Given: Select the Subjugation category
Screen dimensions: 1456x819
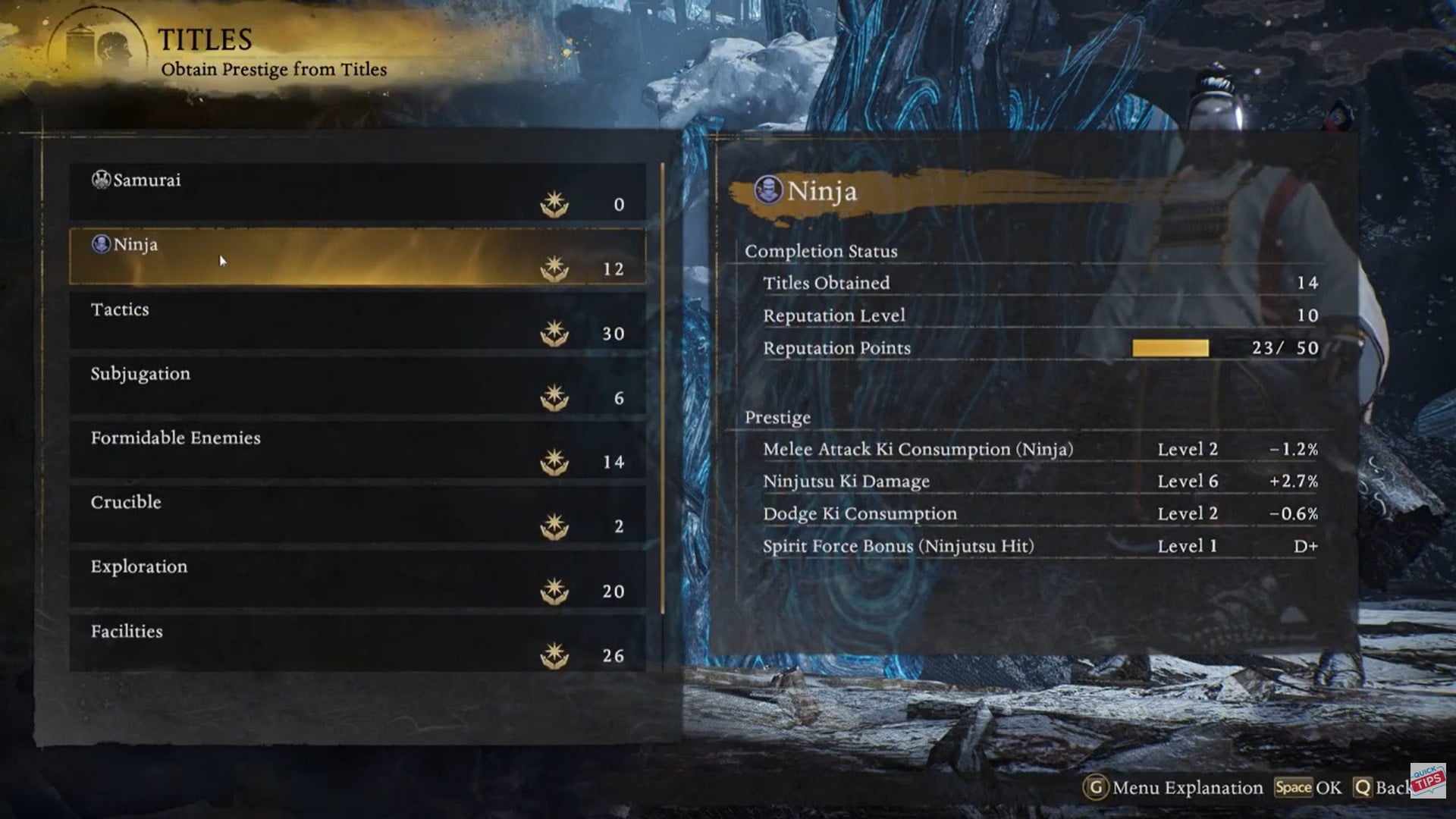Looking at the screenshot, I should click(x=357, y=385).
